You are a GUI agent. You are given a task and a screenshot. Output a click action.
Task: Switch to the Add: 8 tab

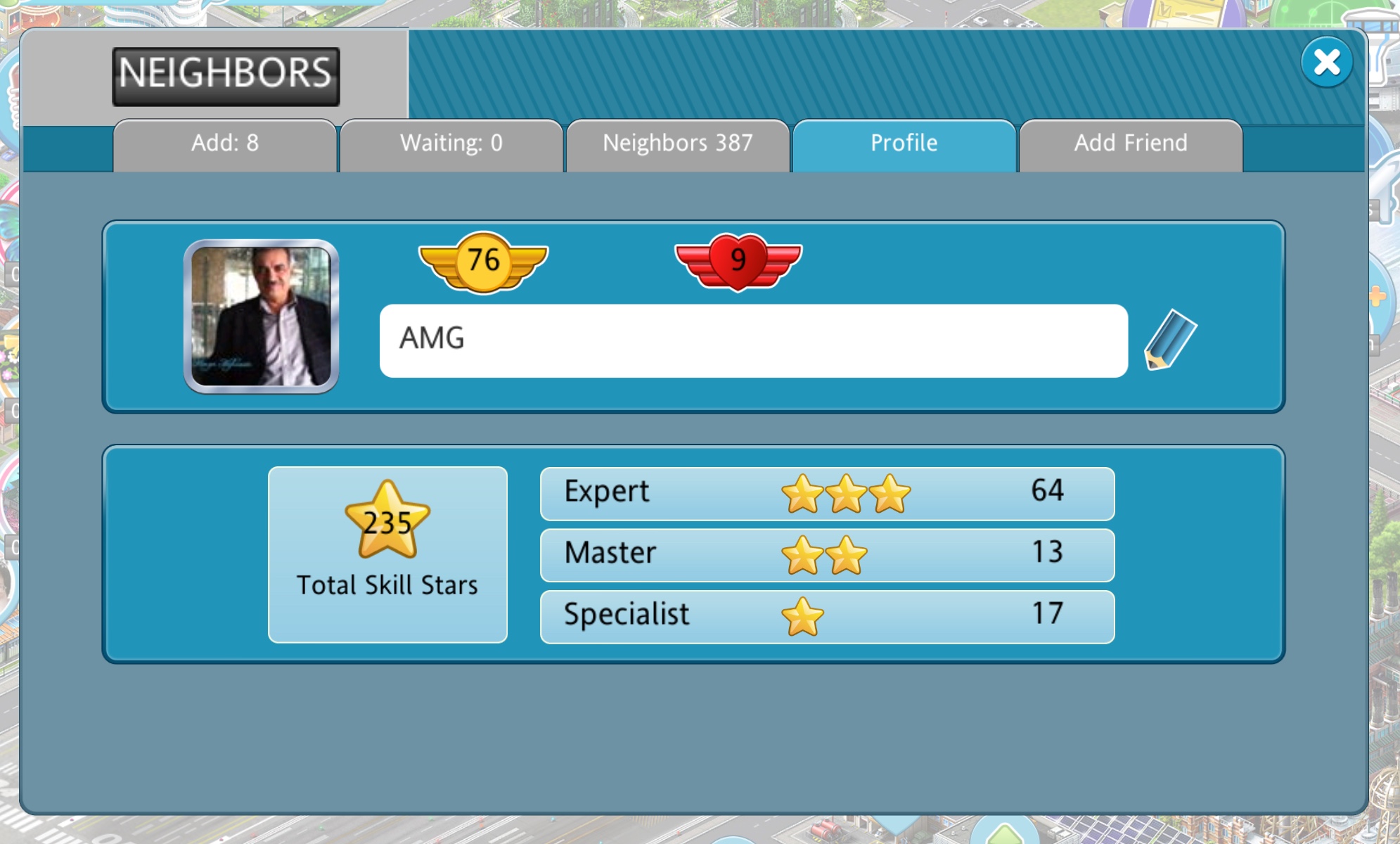225,144
